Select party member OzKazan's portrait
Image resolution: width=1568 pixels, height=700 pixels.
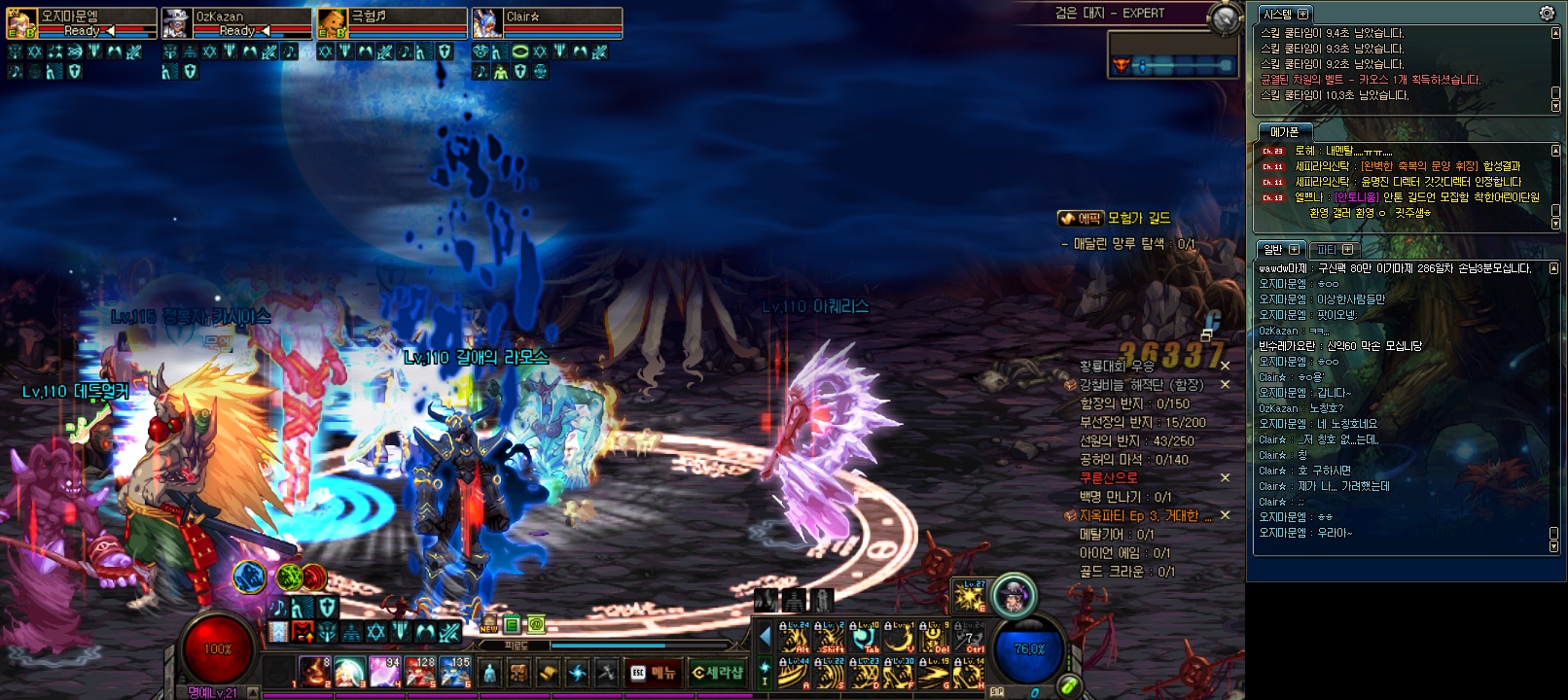click(x=177, y=23)
